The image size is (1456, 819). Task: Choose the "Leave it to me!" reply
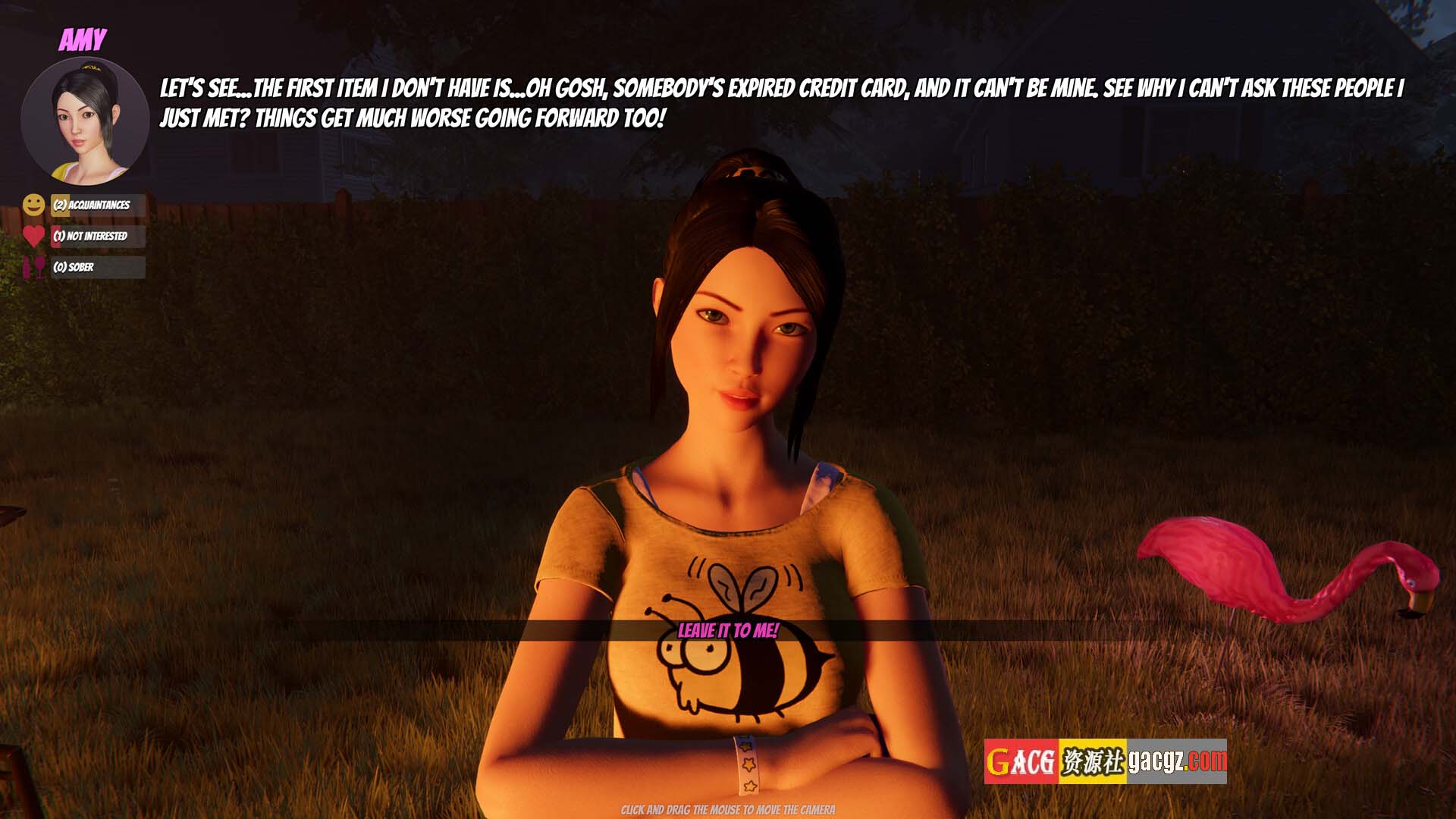[728, 630]
